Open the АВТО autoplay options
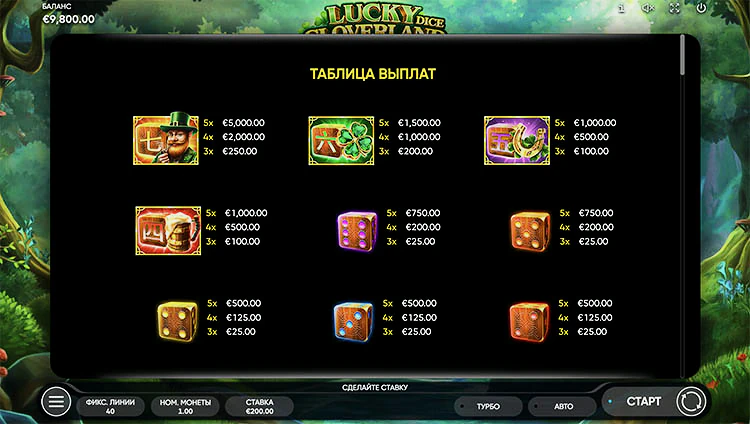The width and height of the screenshot is (750, 424). pyautogui.click(x=563, y=406)
